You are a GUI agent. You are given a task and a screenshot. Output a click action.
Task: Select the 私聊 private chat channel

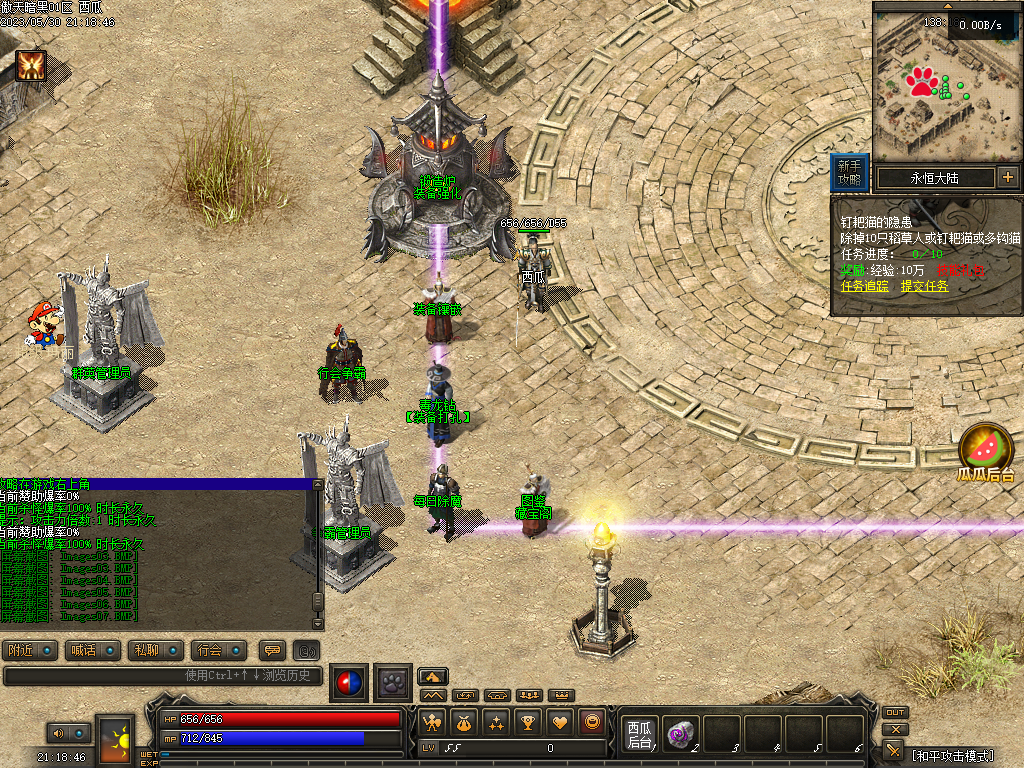coord(156,650)
